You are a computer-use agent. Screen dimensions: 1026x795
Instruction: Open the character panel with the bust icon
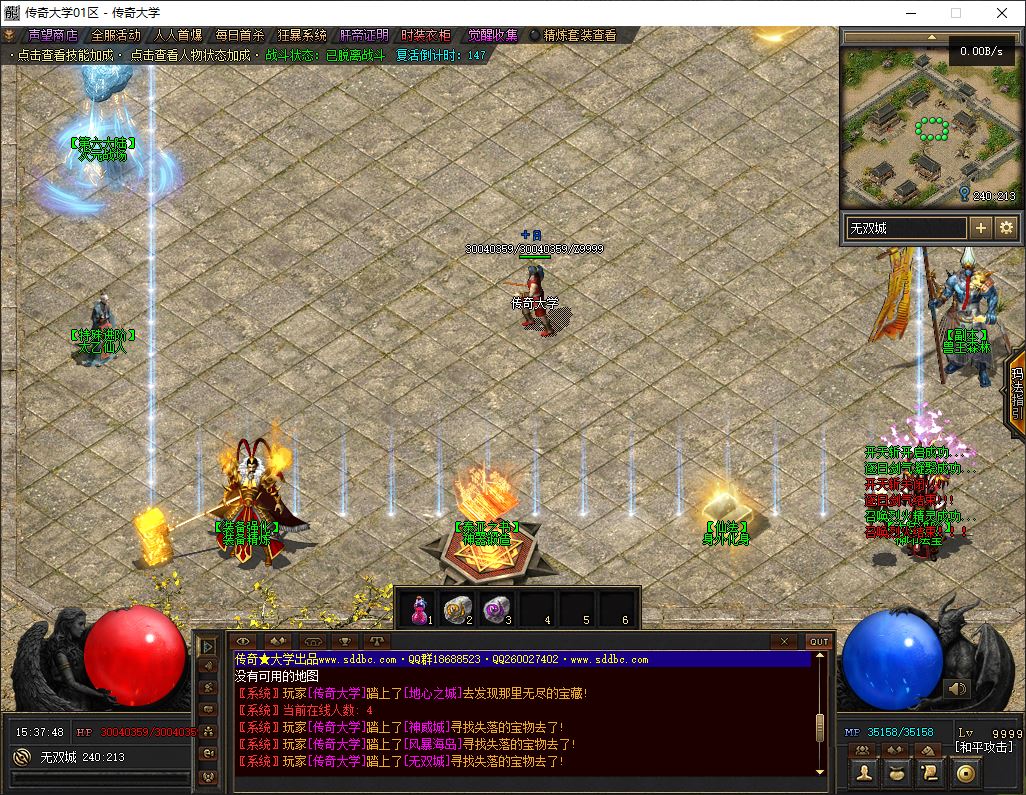866,773
